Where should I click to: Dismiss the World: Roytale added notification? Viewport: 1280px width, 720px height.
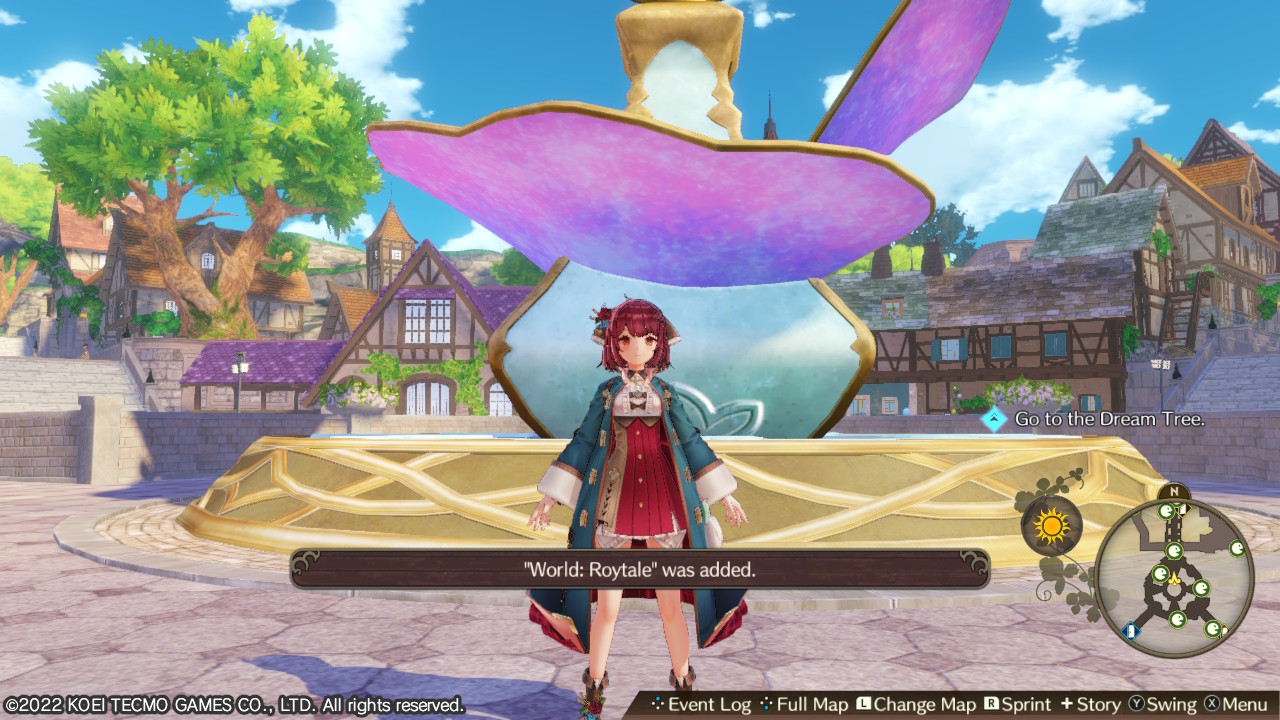click(x=640, y=569)
